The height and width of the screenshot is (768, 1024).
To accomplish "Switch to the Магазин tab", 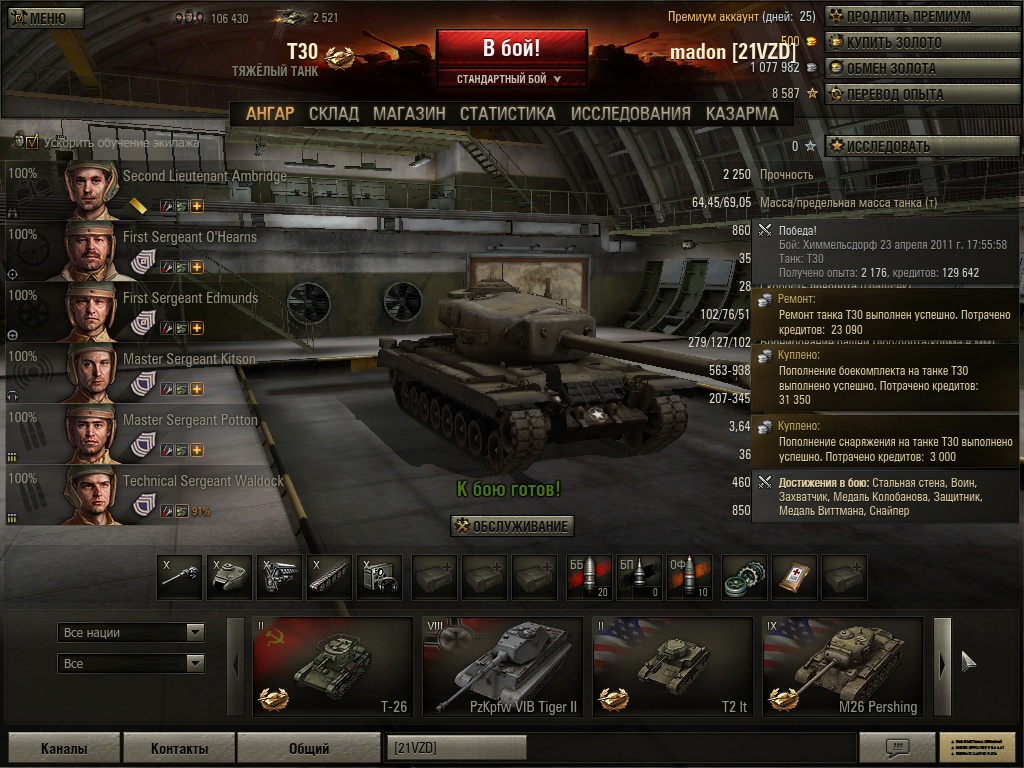I will [x=409, y=114].
